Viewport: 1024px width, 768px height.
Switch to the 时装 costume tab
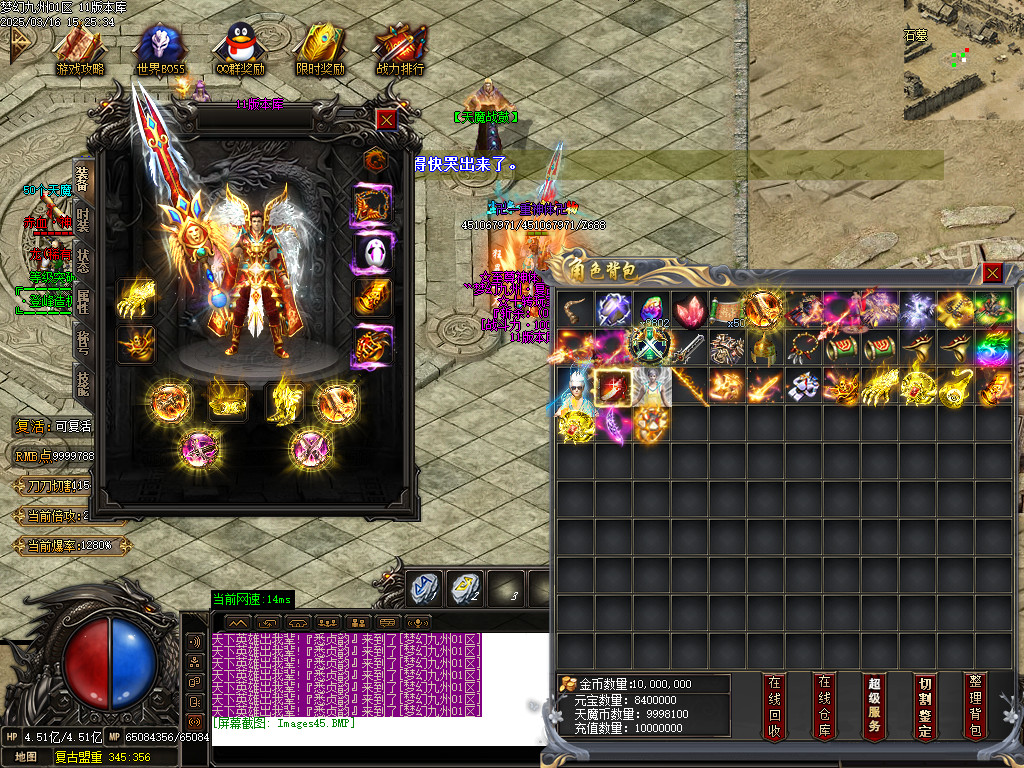(x=84, y=223)
